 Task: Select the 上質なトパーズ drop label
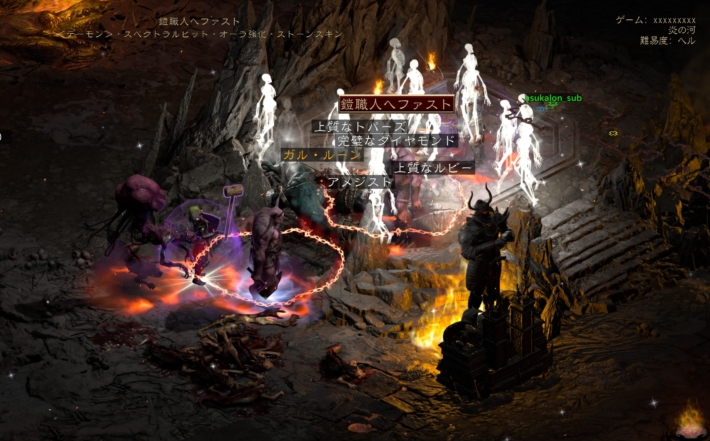tap(360, 127)
